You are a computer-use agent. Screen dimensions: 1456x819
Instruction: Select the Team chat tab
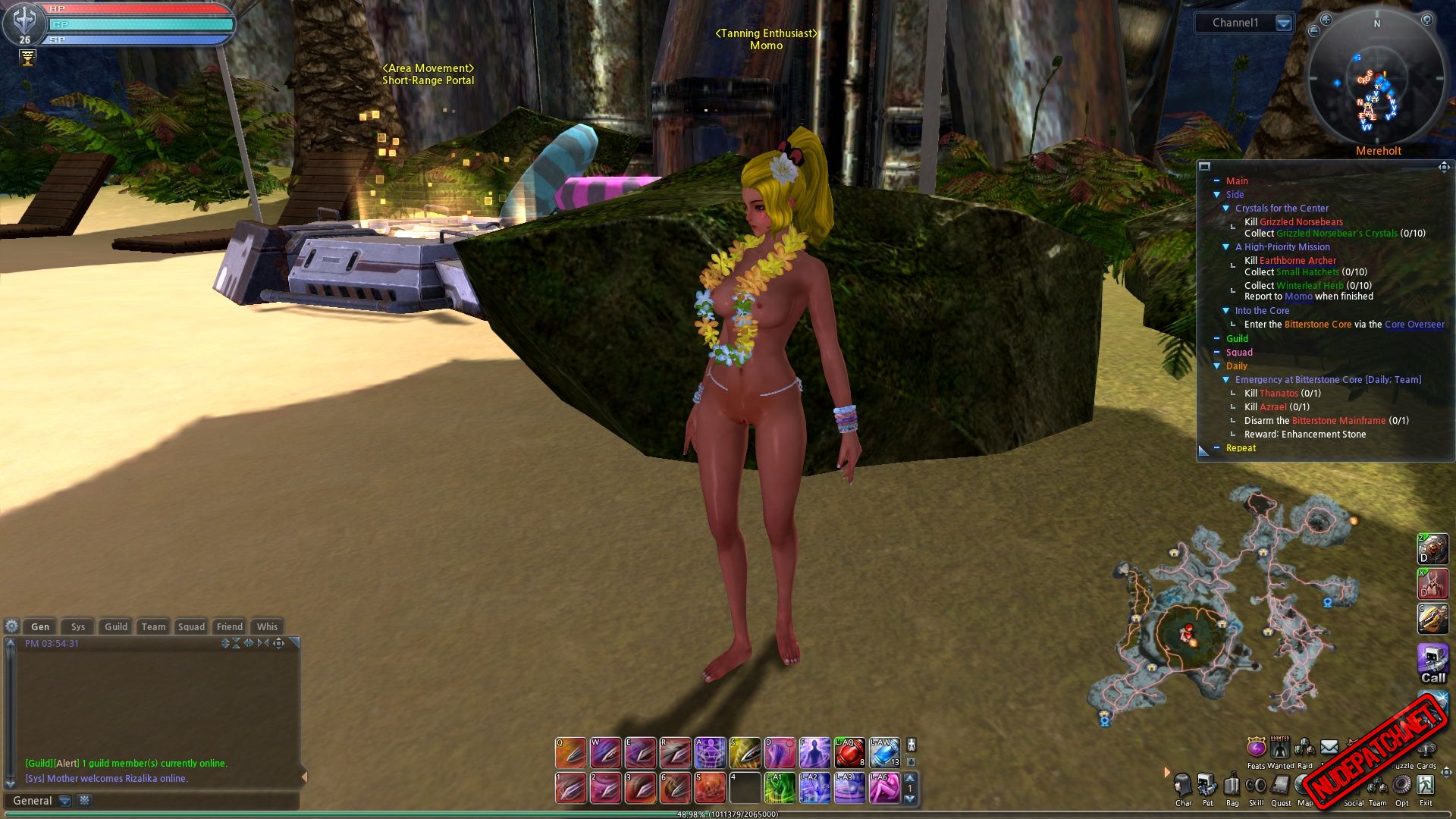153,626
